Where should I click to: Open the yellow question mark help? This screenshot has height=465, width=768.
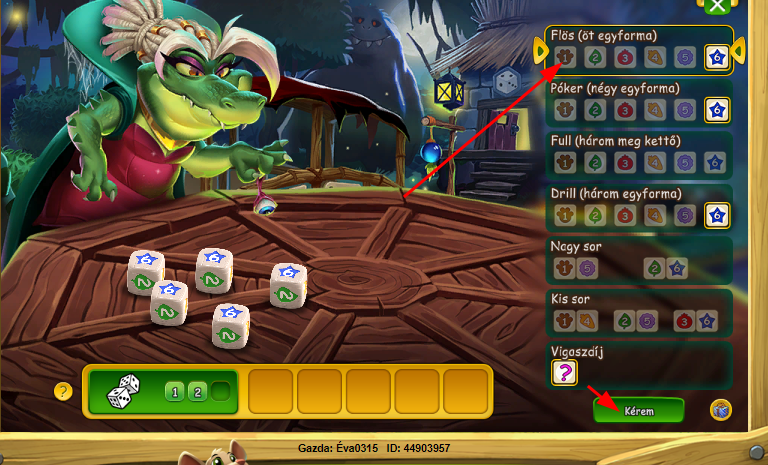point(64,391)
